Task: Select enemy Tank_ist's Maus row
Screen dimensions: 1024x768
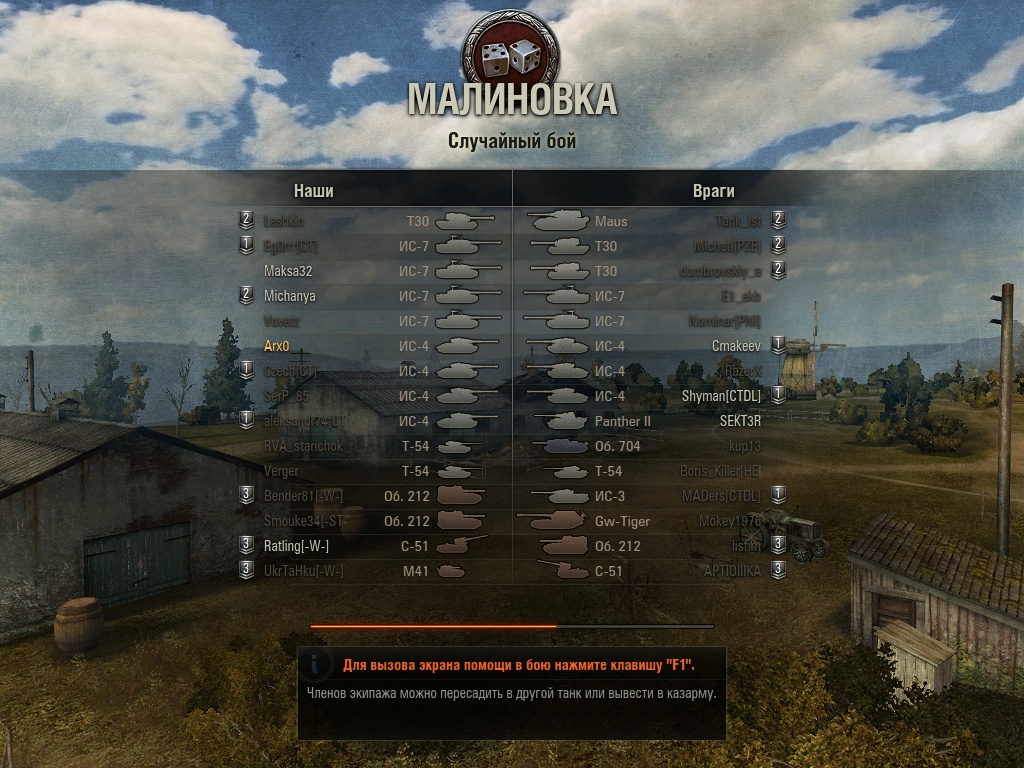Action: 738,221
